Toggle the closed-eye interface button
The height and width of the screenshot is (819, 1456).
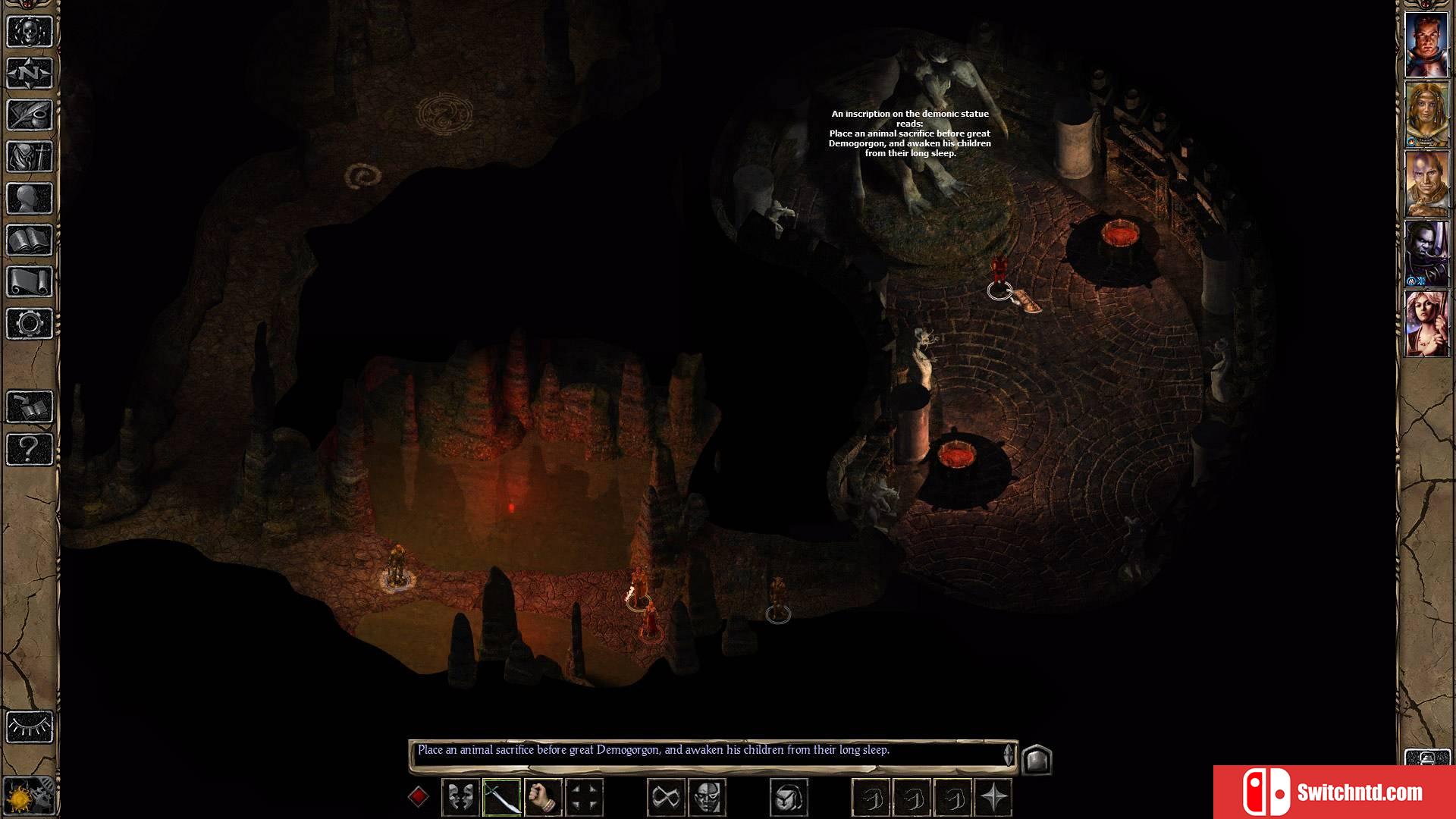(30, 727)
